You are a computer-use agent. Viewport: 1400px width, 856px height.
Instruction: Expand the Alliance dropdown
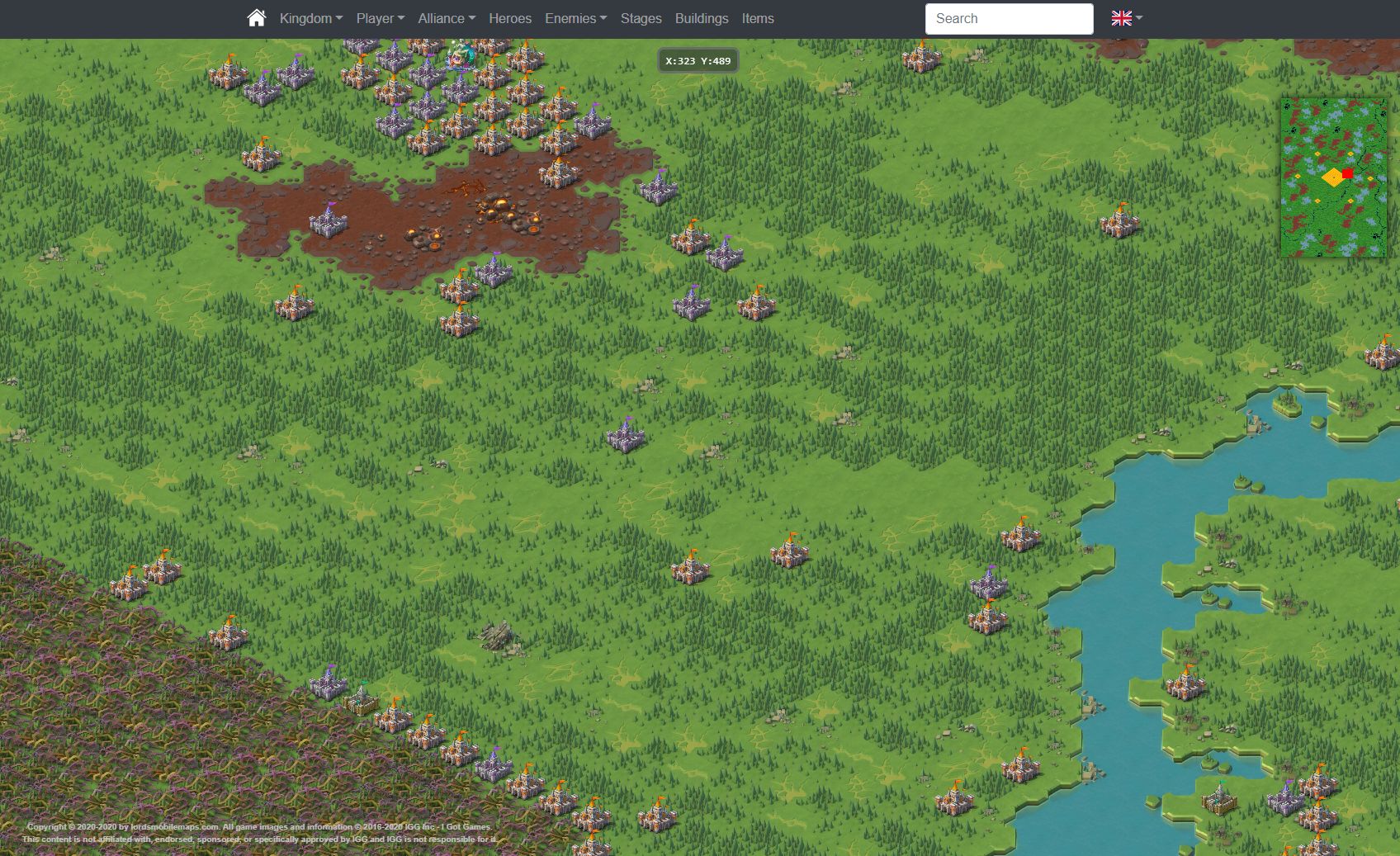(x=446, y=17)
